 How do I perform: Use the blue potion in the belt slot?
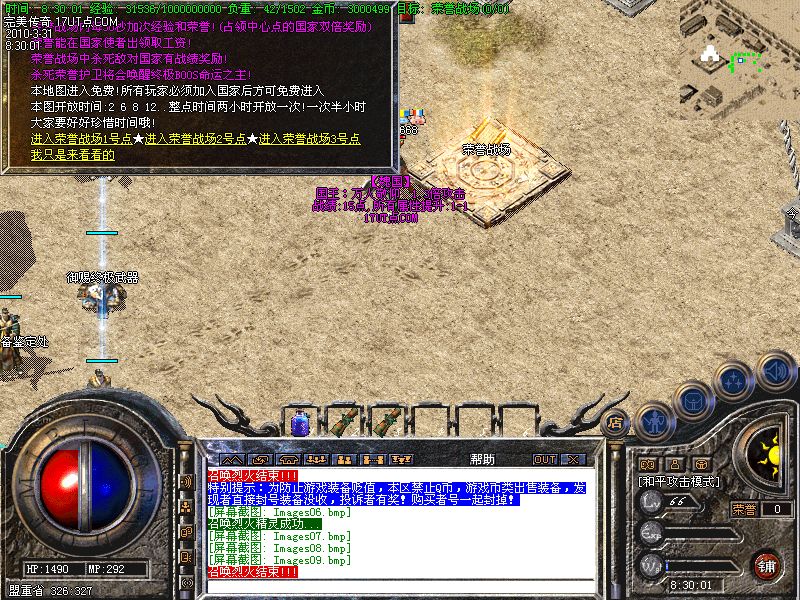297,425
